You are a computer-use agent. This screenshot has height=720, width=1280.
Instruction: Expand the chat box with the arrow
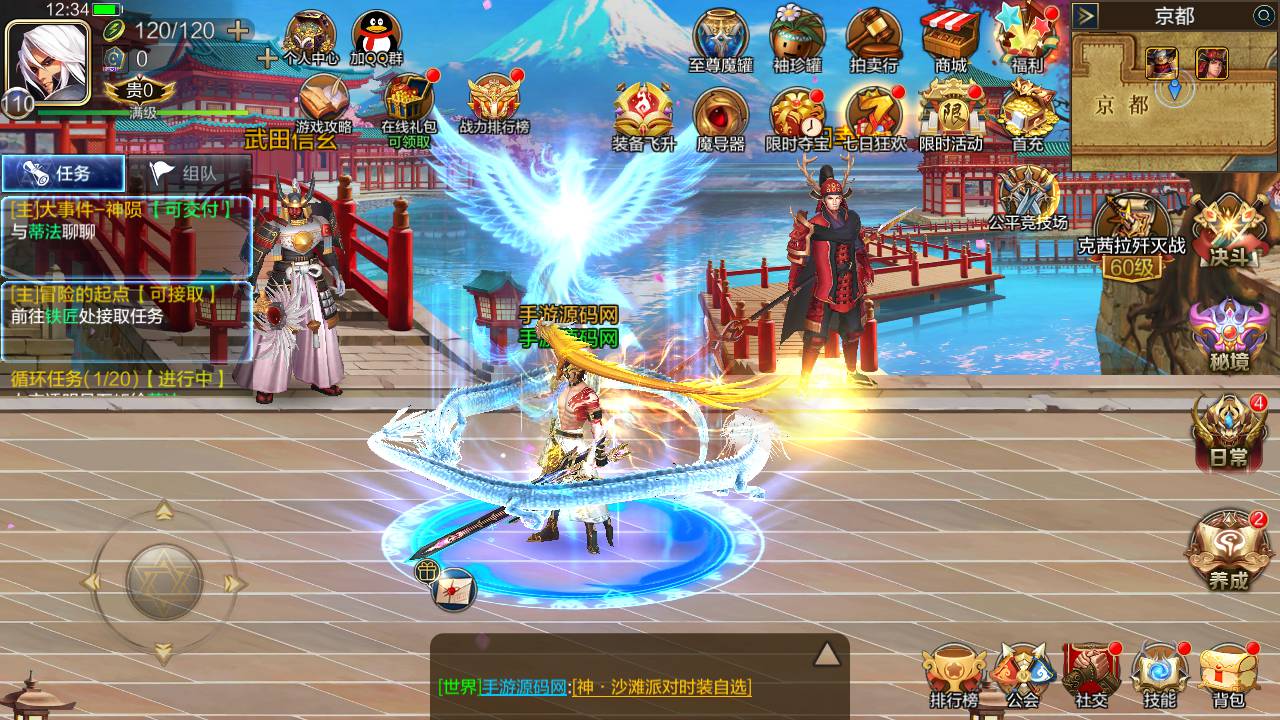(x=826, y=654)
